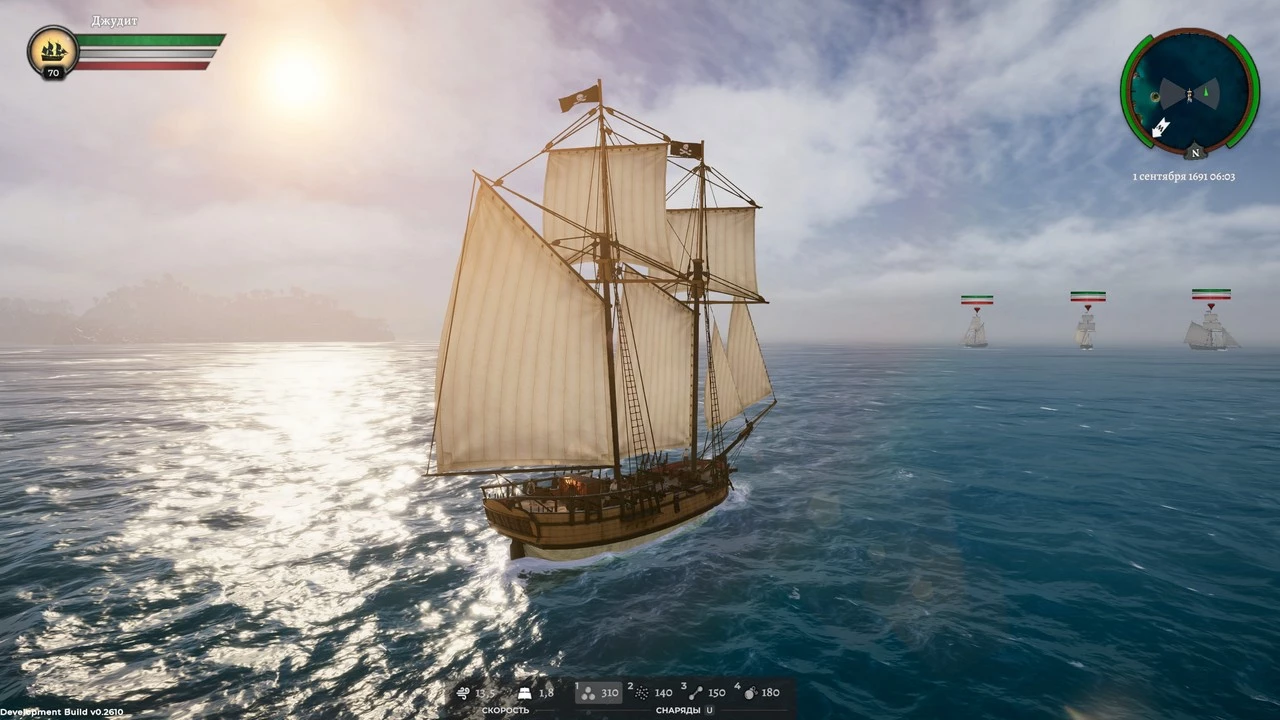Select the round shot ammo slot
The width and height of the screenshot is (1280, 720).
(x=598, y=692)
